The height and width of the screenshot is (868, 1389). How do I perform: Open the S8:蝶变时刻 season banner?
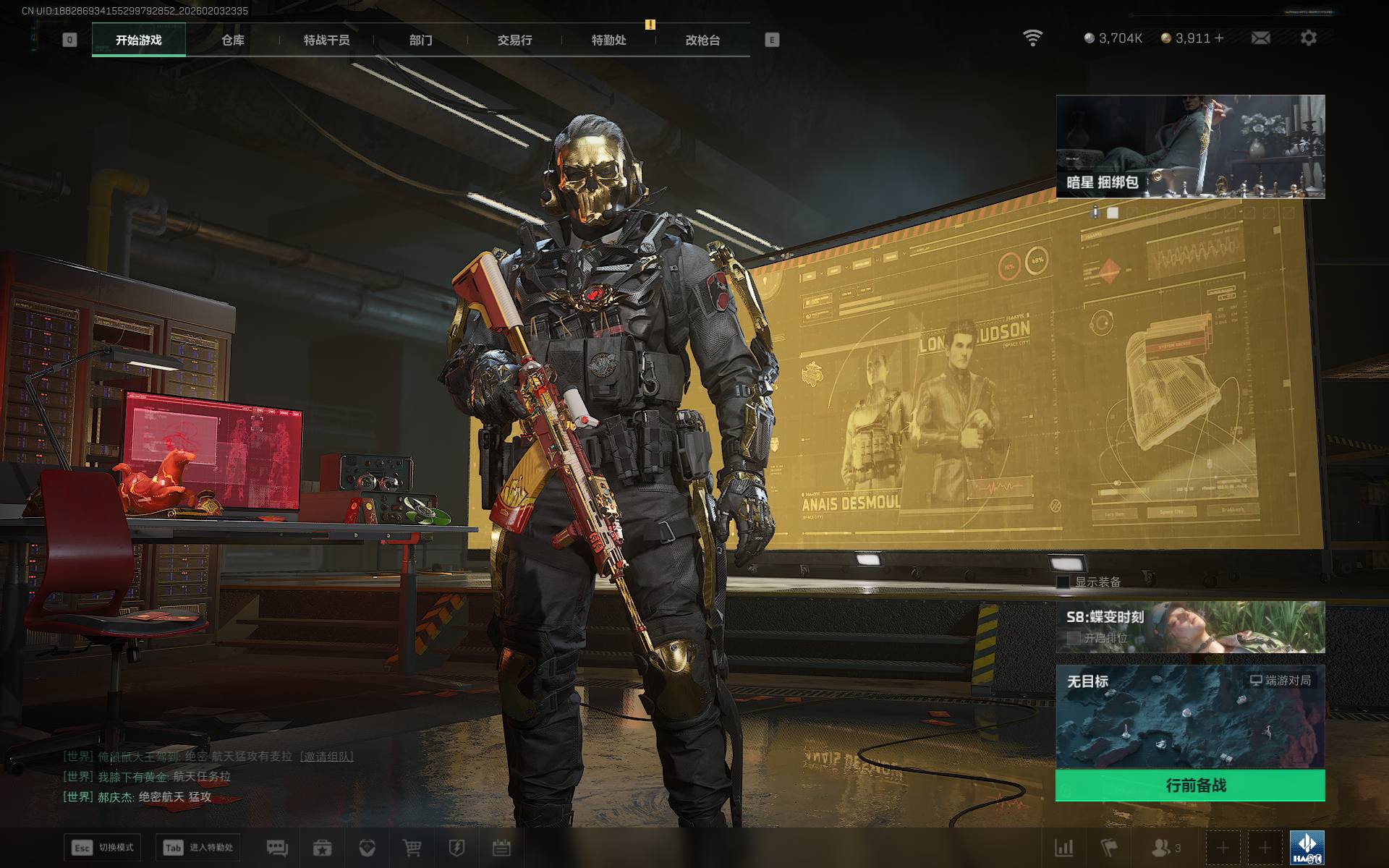pyautogui.click(x=1190, y=626)
